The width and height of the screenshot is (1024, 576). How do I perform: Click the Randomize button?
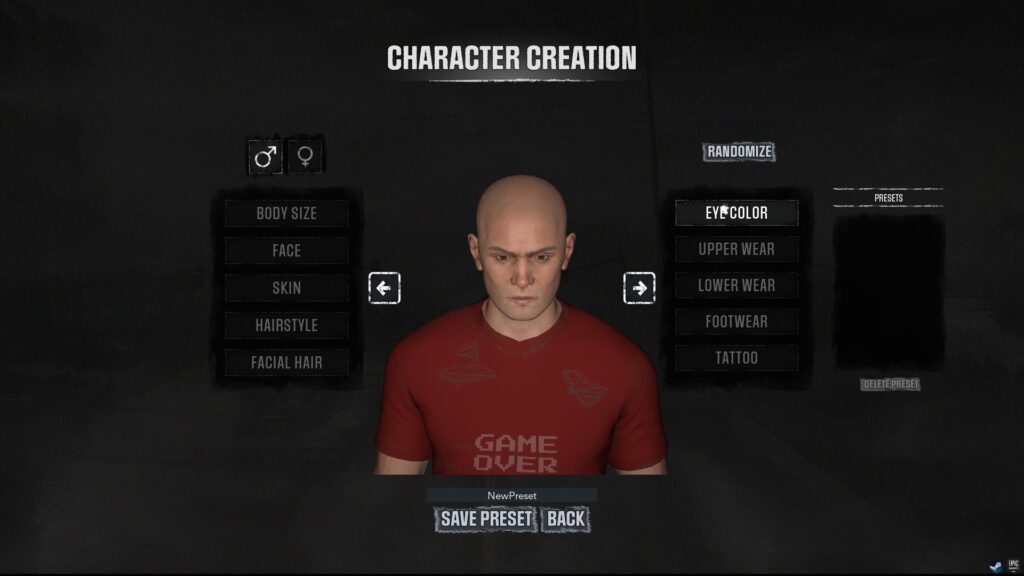739,152
